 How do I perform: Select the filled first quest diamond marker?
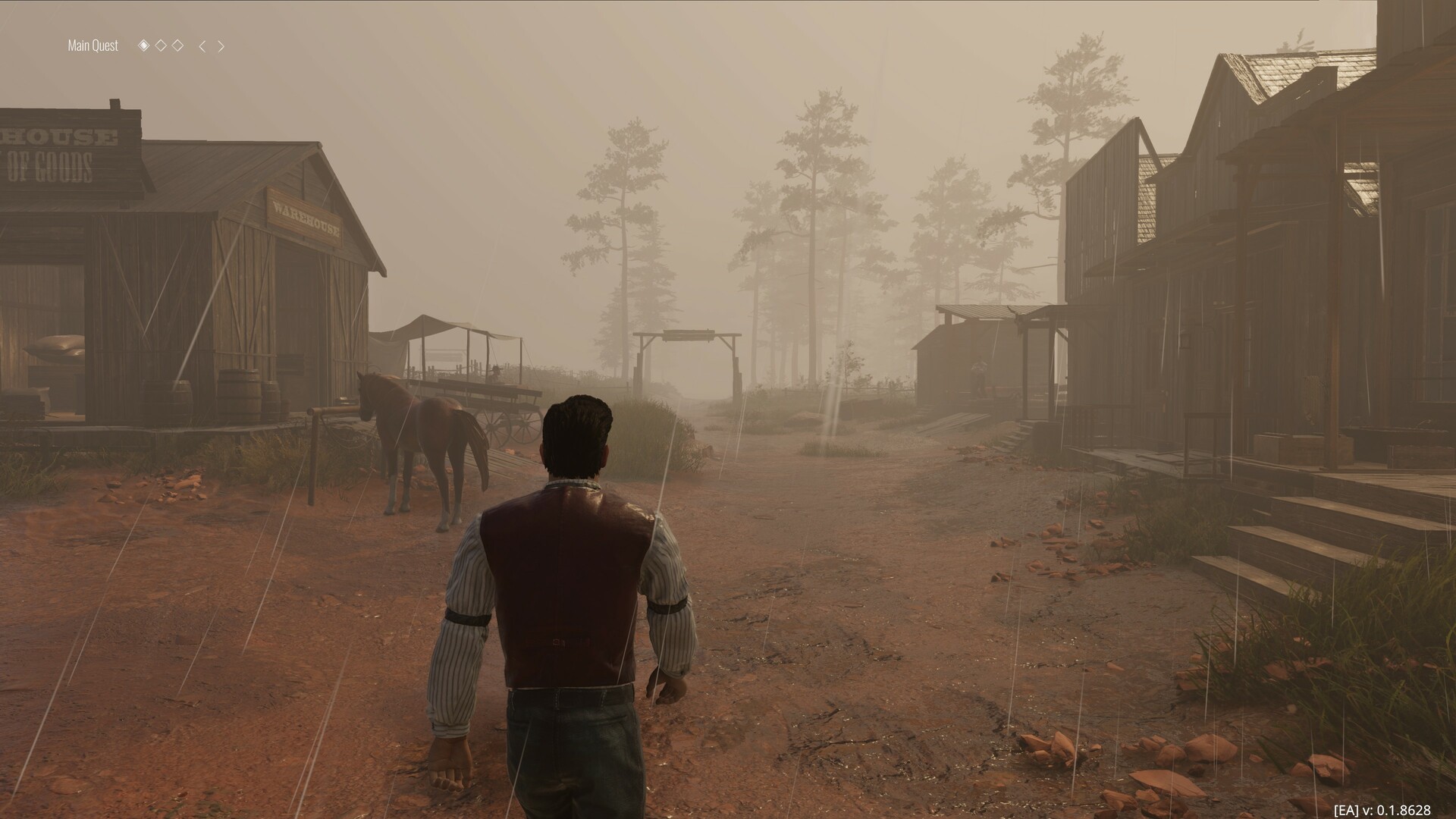(144, 45)
